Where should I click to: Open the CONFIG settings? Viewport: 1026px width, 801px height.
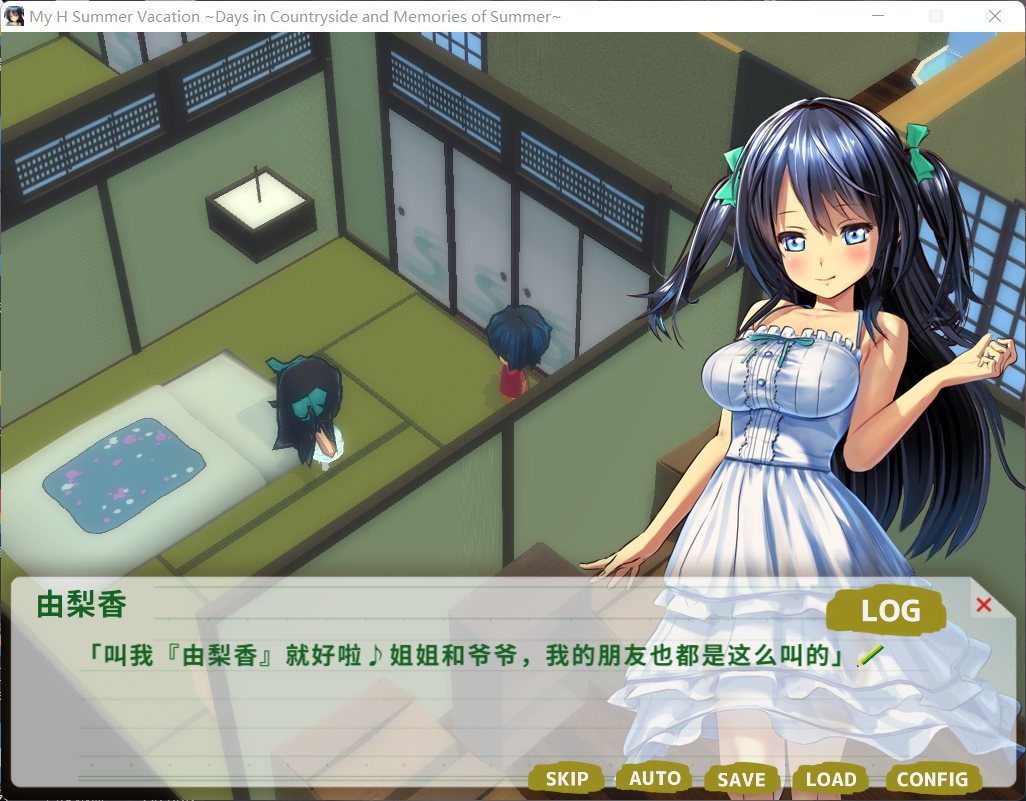932,779
